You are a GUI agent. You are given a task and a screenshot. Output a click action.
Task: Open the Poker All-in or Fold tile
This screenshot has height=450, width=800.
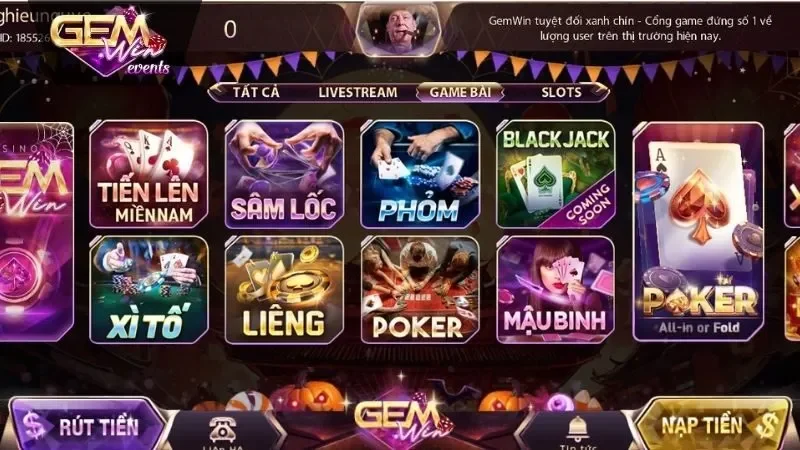(699, 231)
